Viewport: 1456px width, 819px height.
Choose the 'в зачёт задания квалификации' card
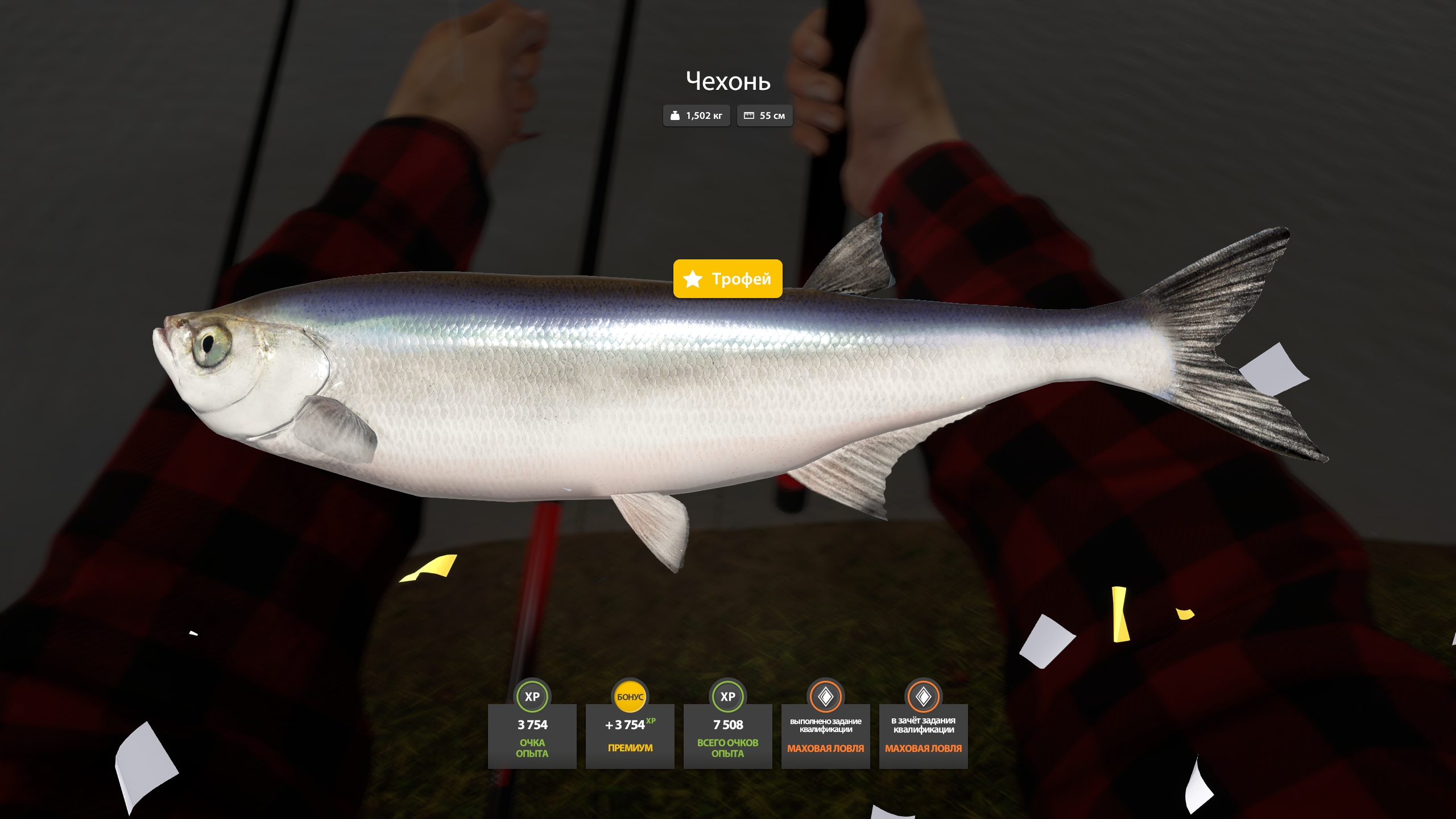point(923,735)
